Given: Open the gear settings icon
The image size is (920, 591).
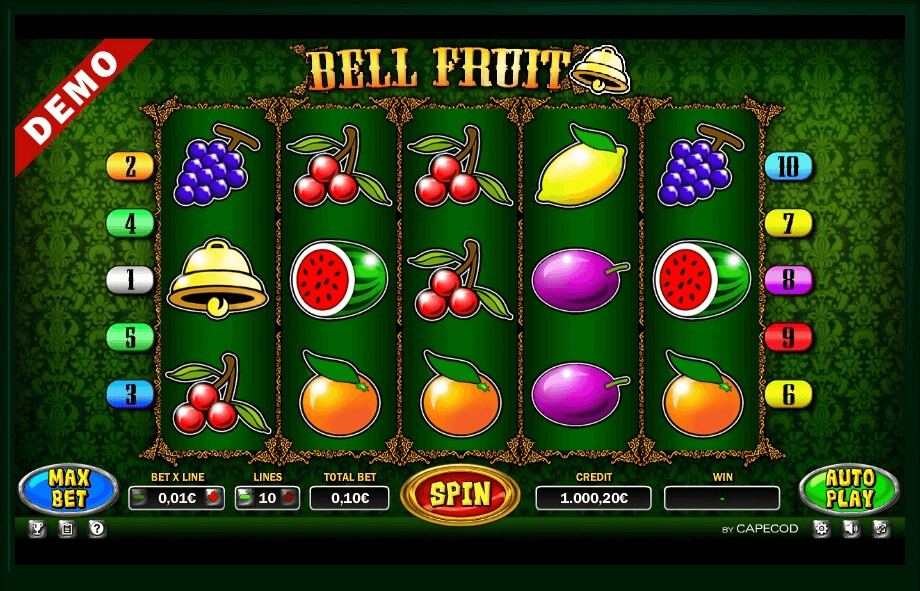Looking at the screenshot, I should 822,529.
